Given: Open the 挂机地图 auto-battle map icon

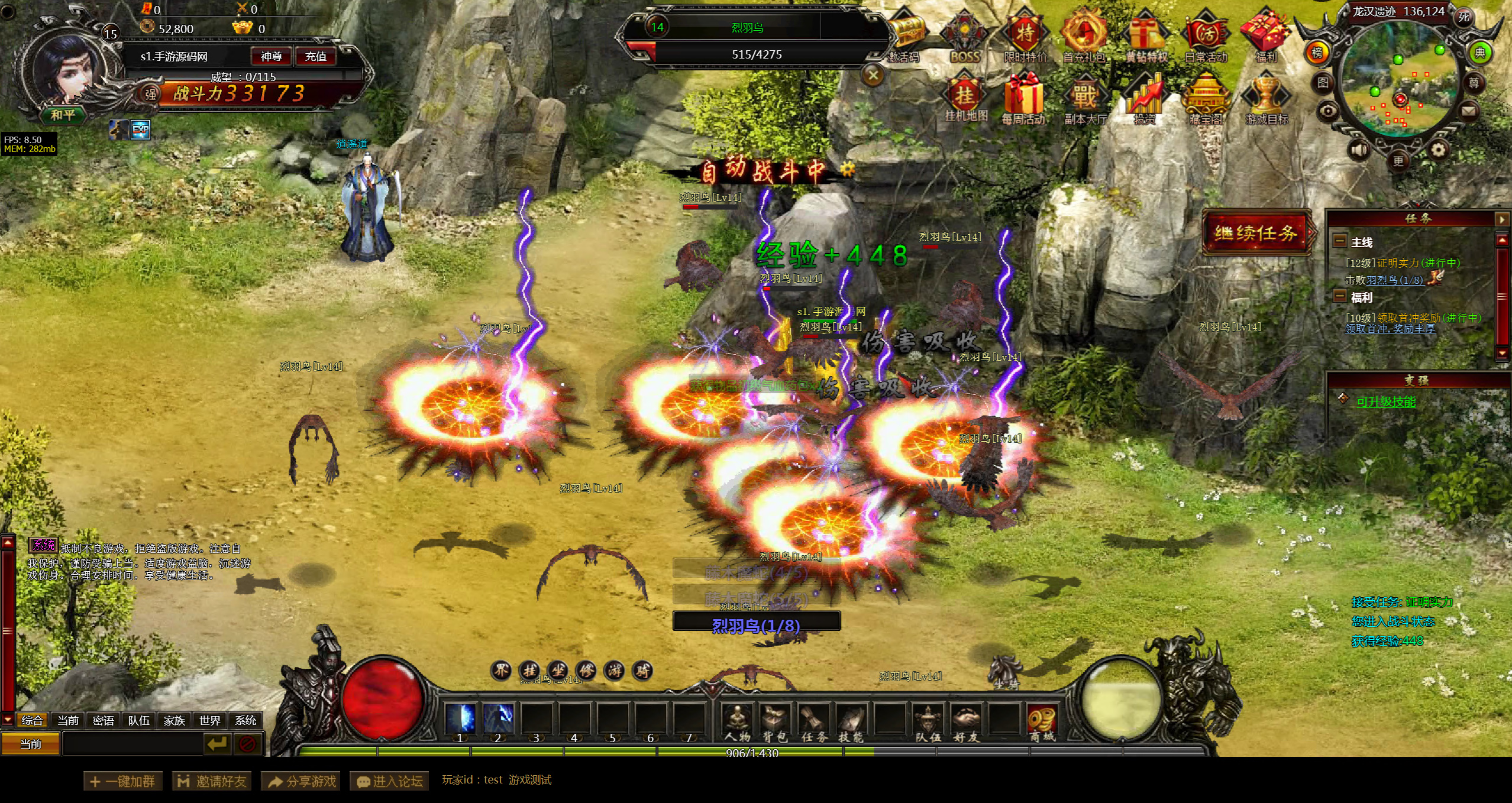Looking at the screenshot, I should (965, 101).
